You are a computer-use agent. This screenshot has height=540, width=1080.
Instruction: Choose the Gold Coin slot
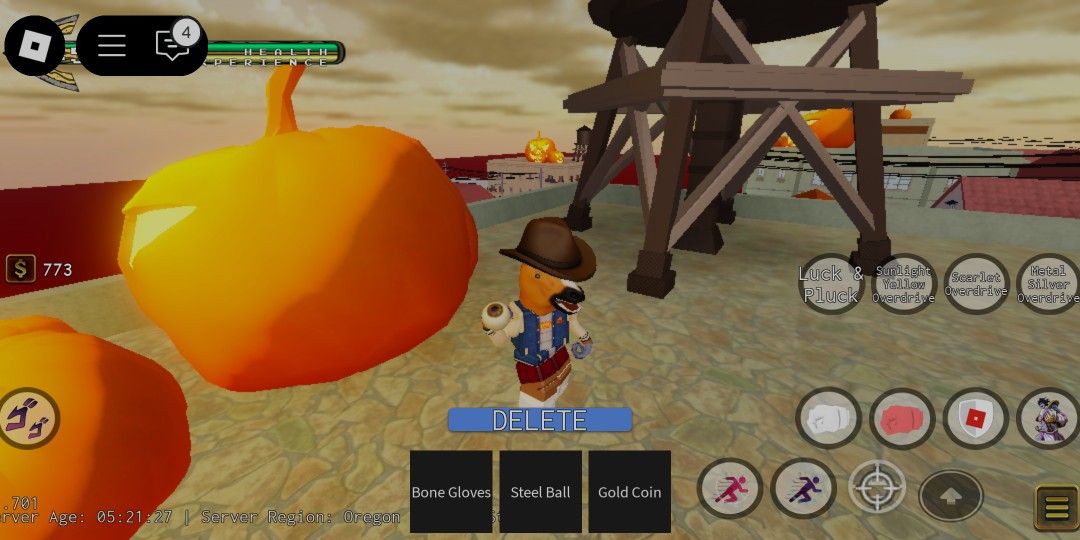629,491
